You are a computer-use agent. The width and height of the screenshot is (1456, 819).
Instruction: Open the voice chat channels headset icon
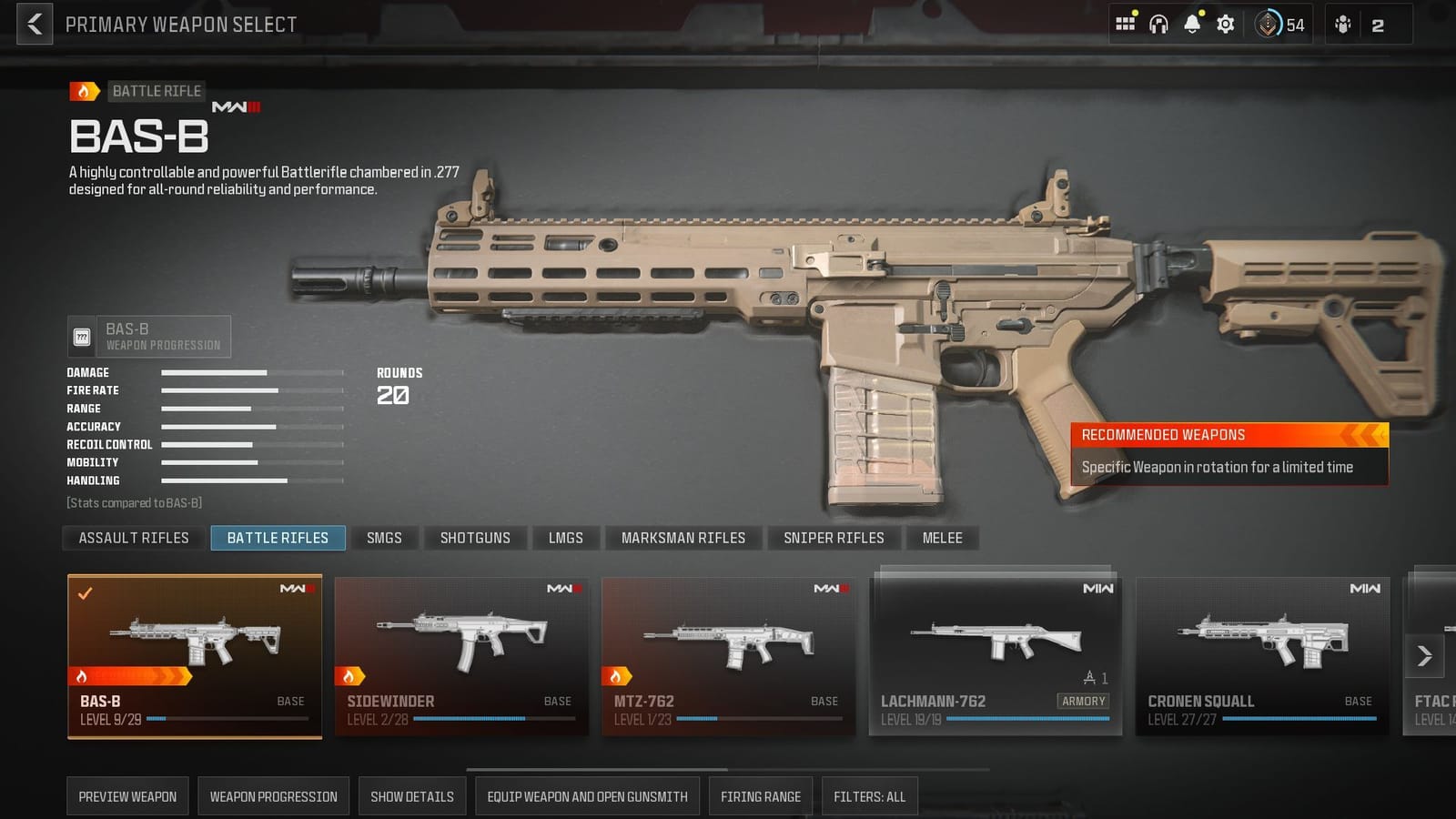click(x=1158, y=25)
